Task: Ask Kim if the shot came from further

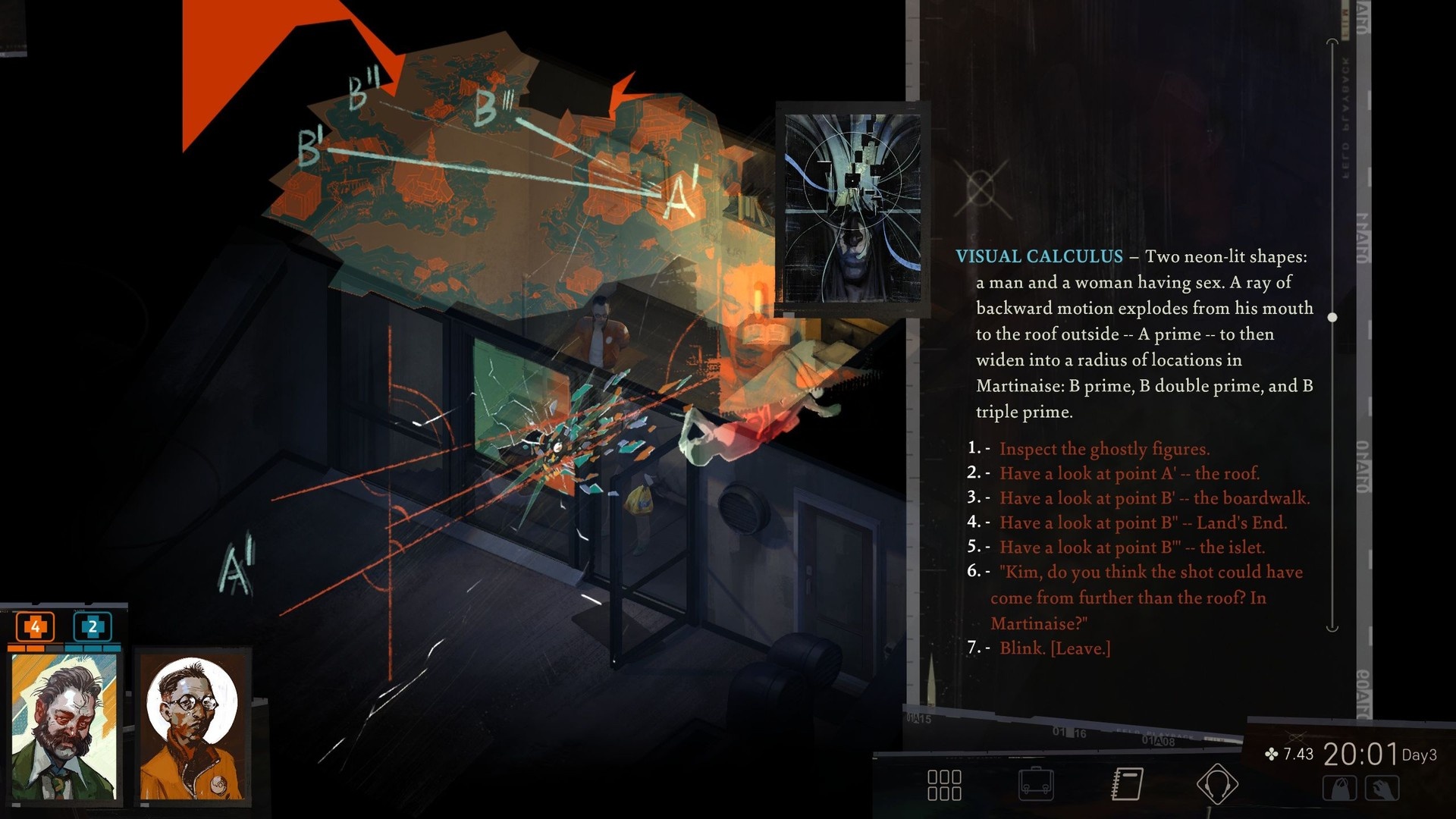Action: point(1145,598)
